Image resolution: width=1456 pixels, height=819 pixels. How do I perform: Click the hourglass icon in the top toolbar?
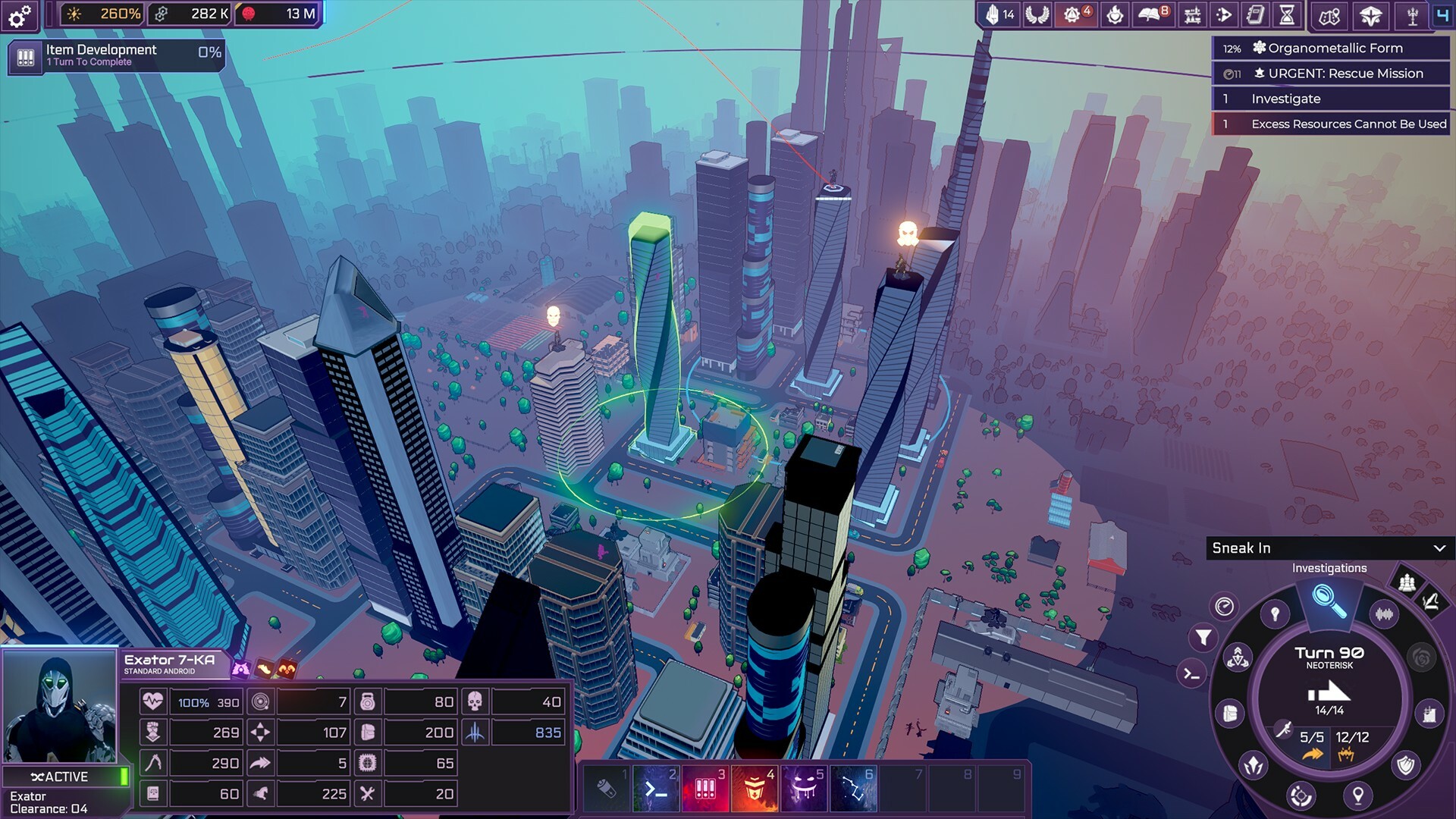tap(1286, 14)
